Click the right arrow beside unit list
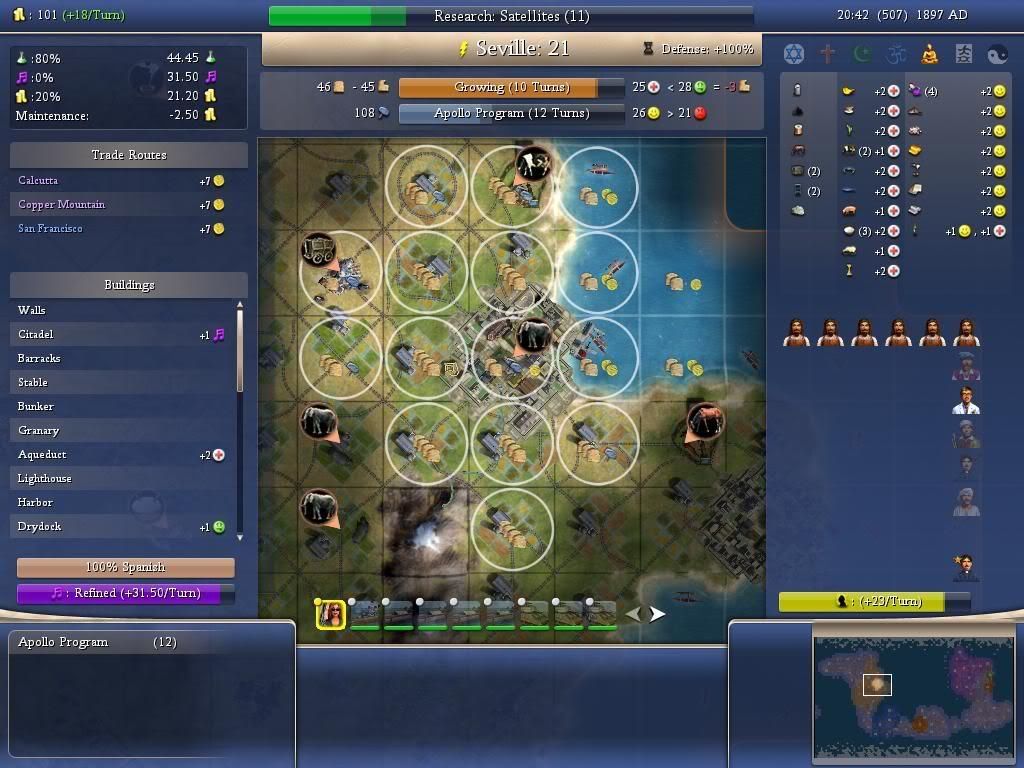1024x768 pixels. (657, 614)
